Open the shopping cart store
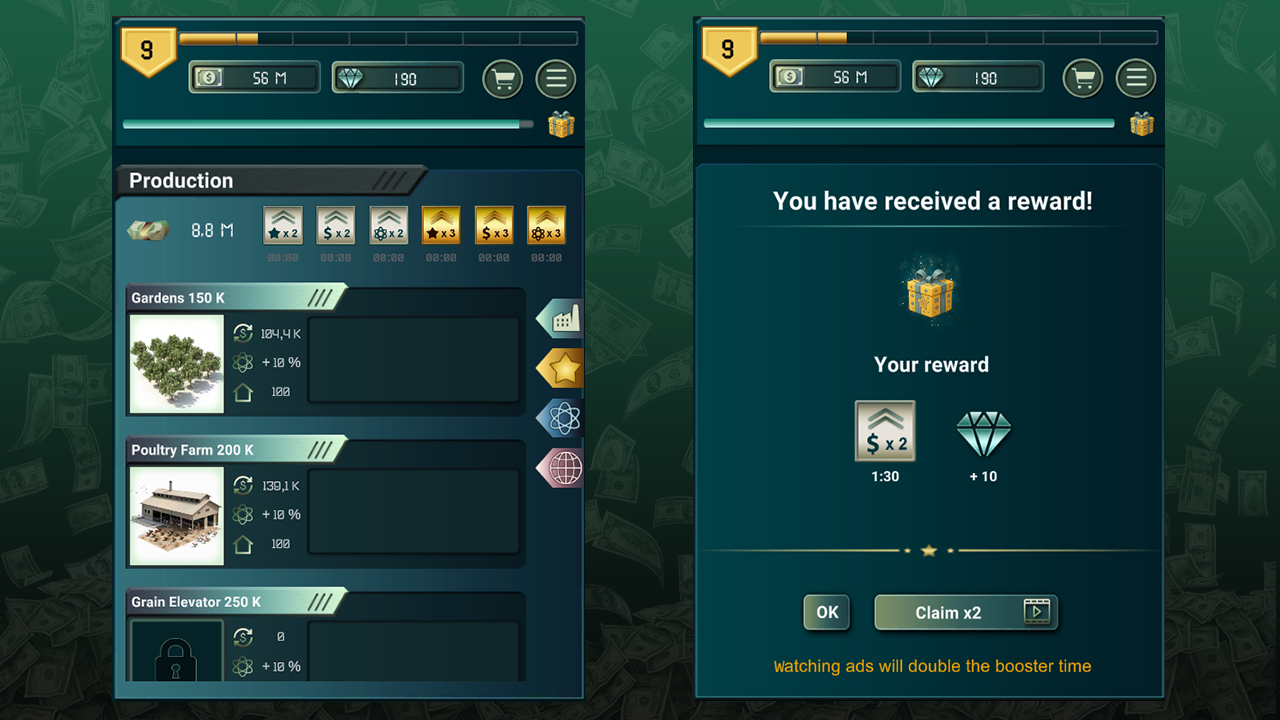1280x720 pixels. (503, 79)
